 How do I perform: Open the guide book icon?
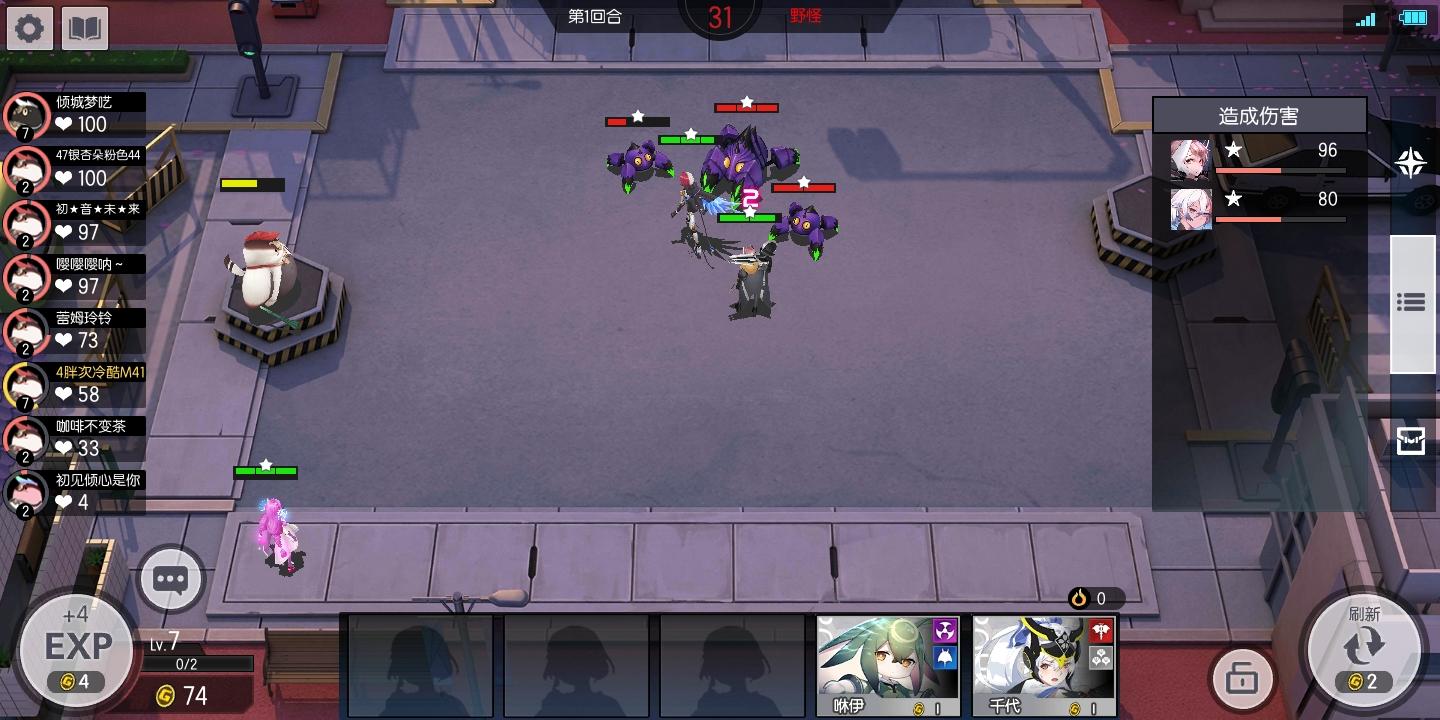pos(85,27)
